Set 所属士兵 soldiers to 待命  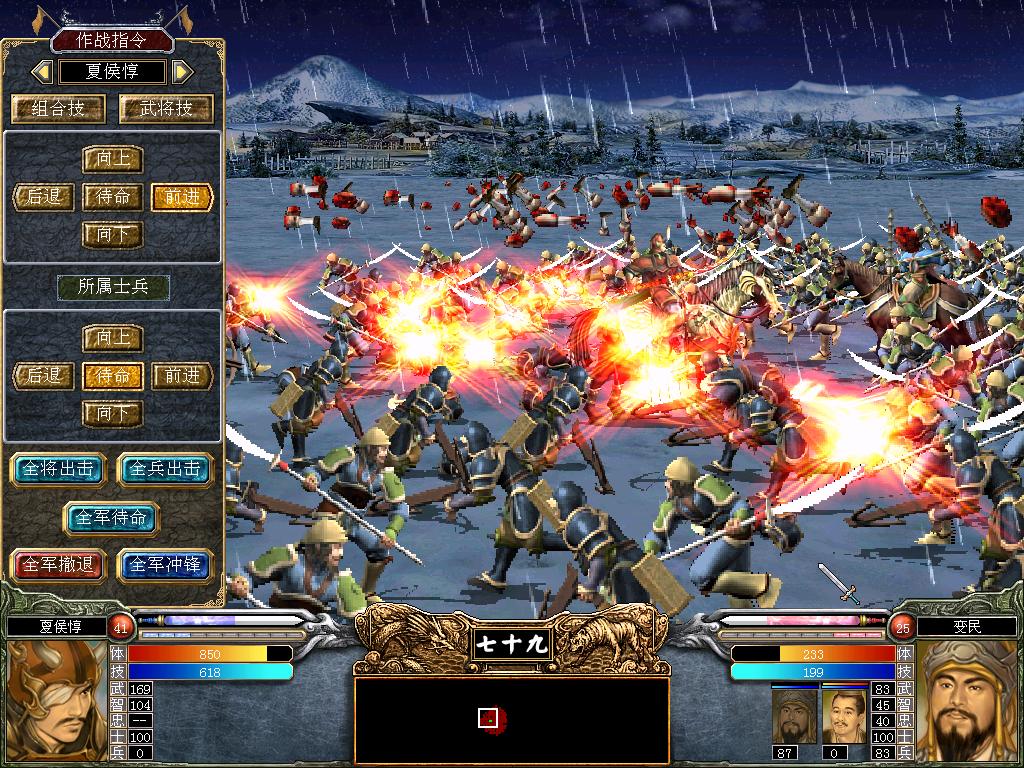tap(112, 376)
